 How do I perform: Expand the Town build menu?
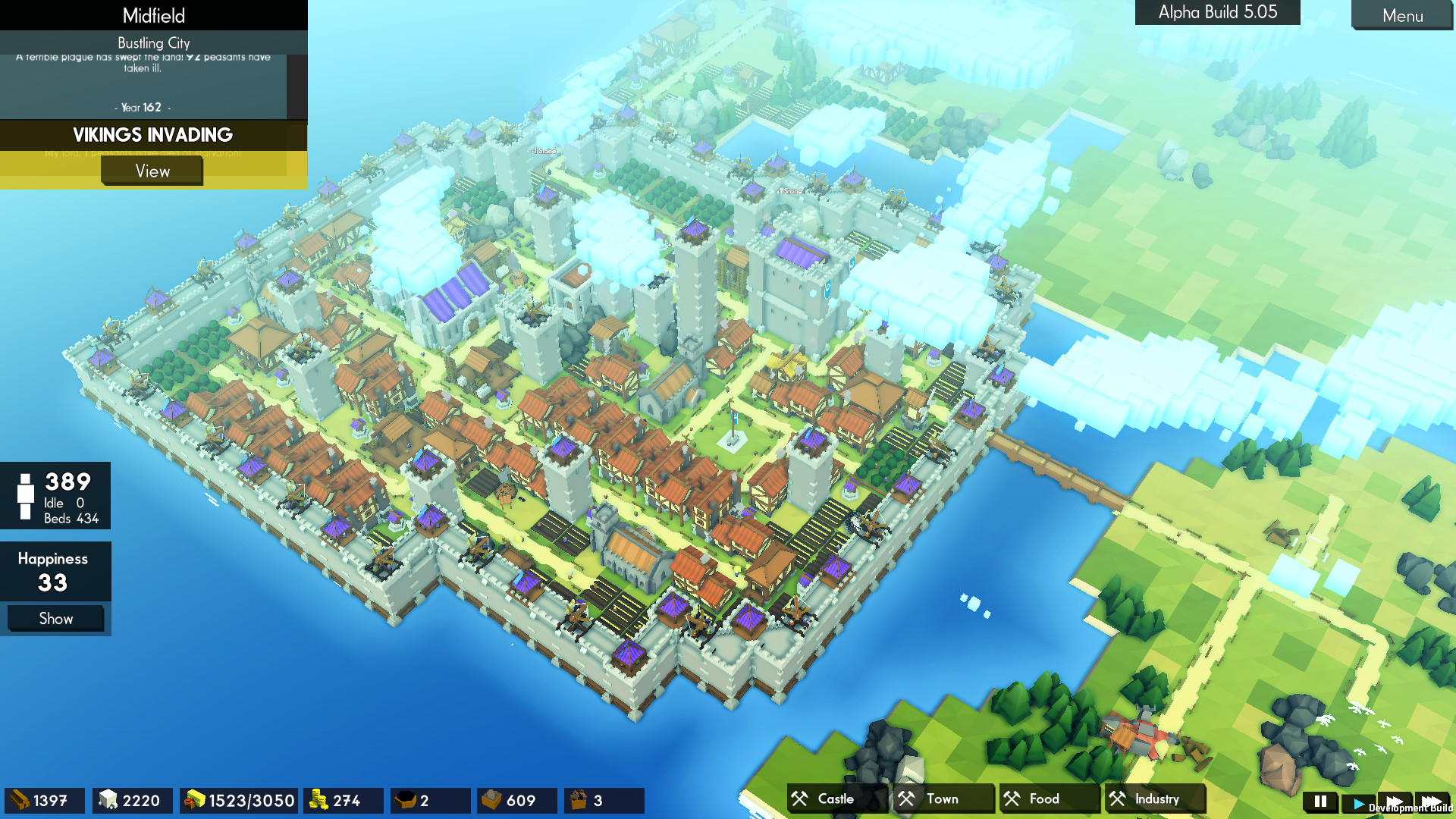point(940,799)
